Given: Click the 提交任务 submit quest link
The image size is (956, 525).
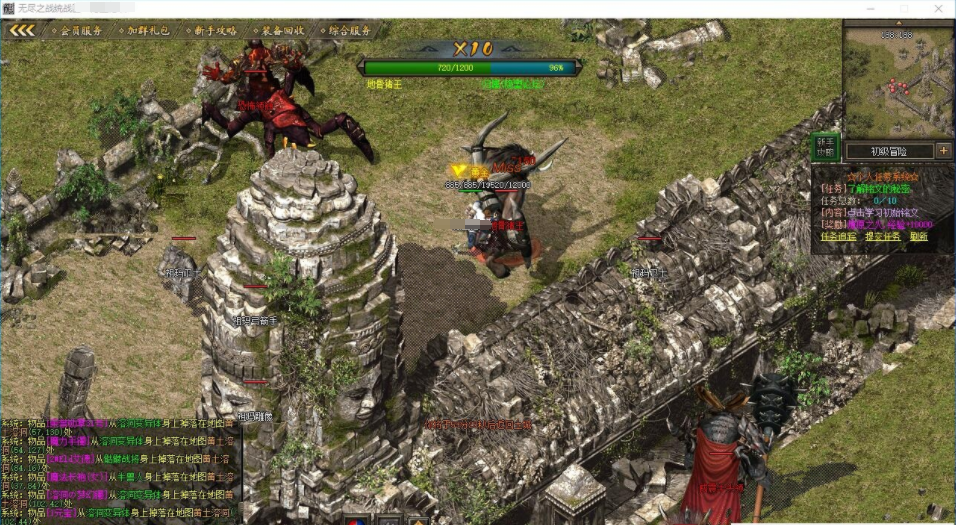Looking at the screenshot, I should point(881,237).
